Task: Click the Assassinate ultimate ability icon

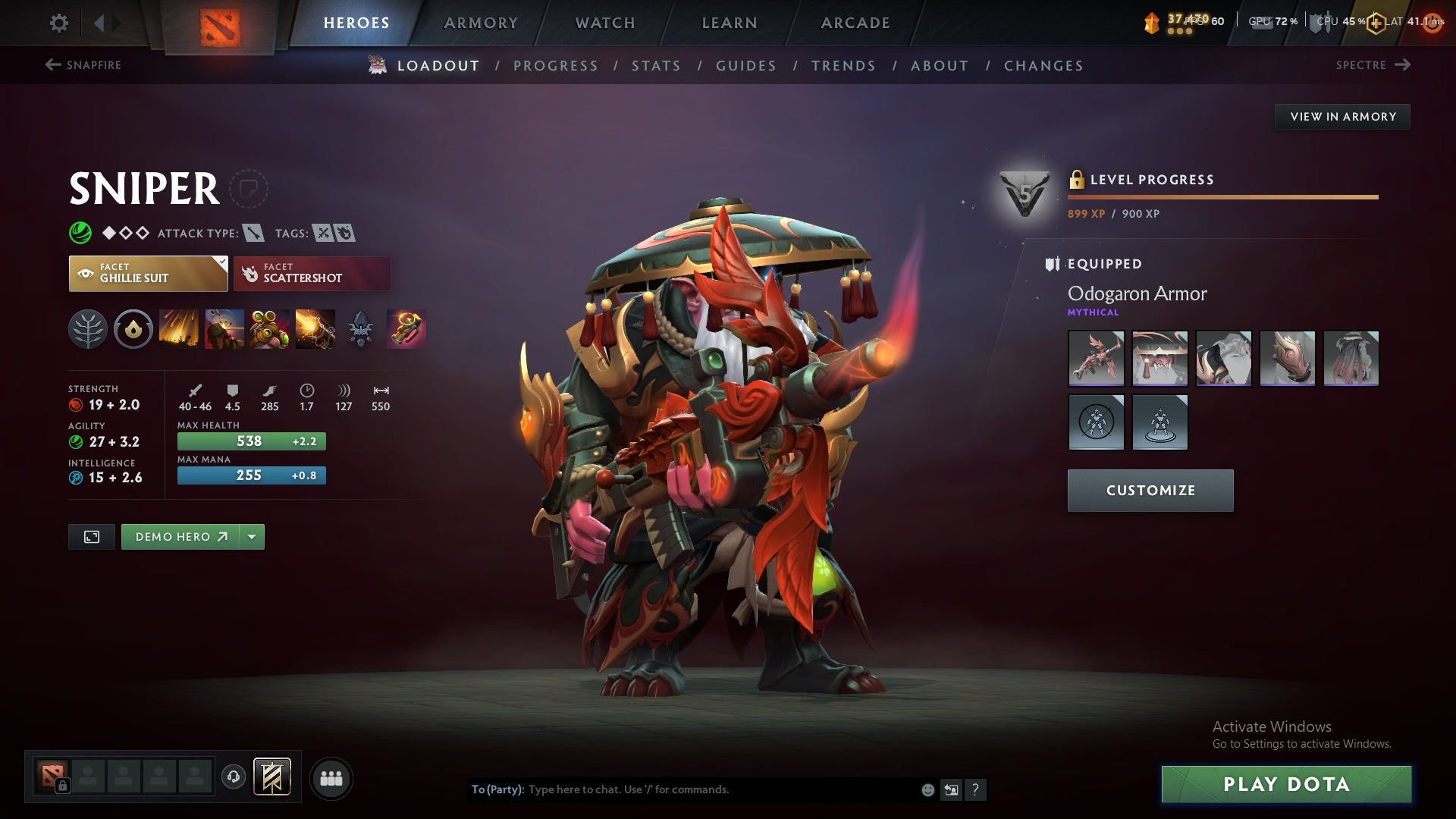Action: (313, 329)
